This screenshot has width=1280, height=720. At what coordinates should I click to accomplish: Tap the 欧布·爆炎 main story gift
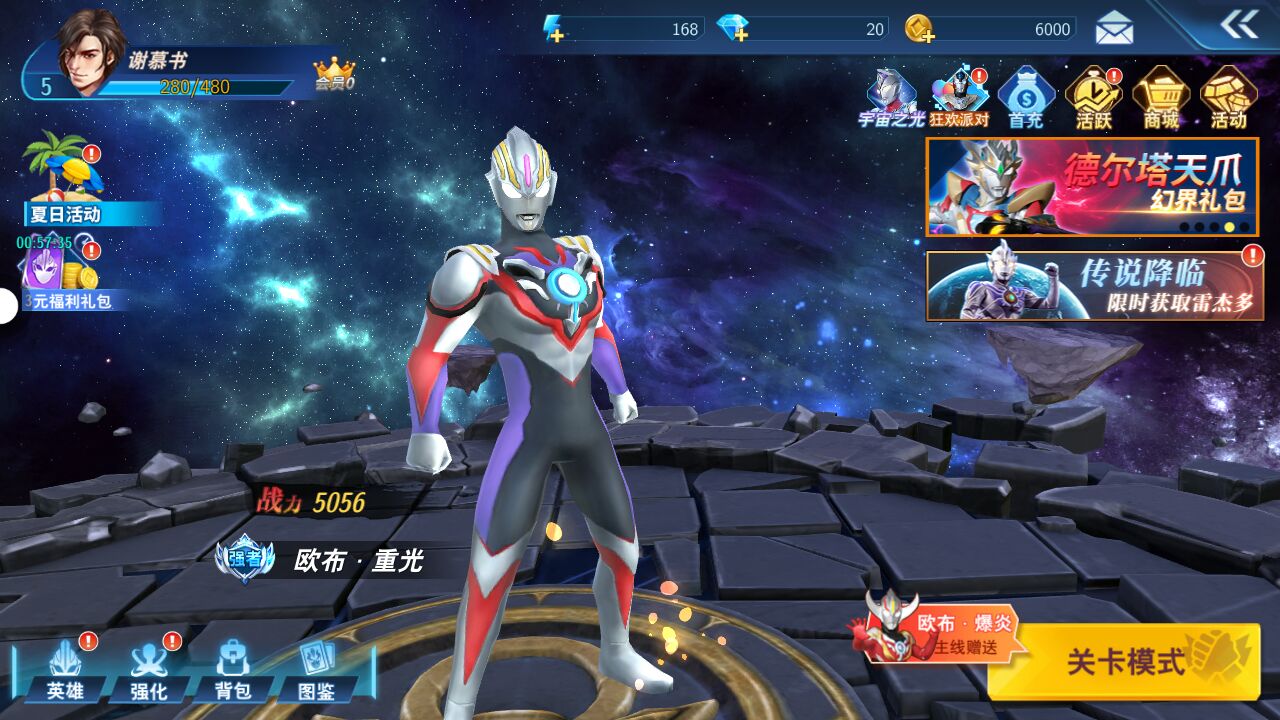[940, 630]
